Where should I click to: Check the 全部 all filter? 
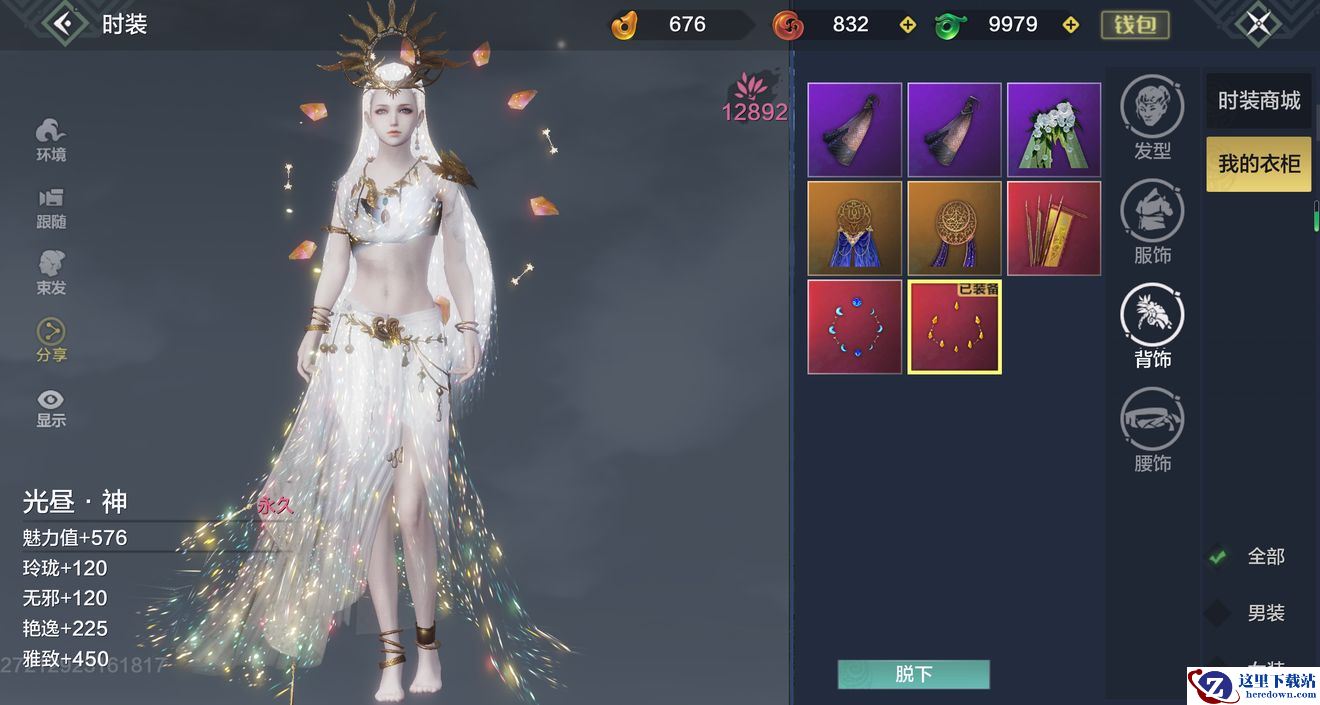(1218, 556)
